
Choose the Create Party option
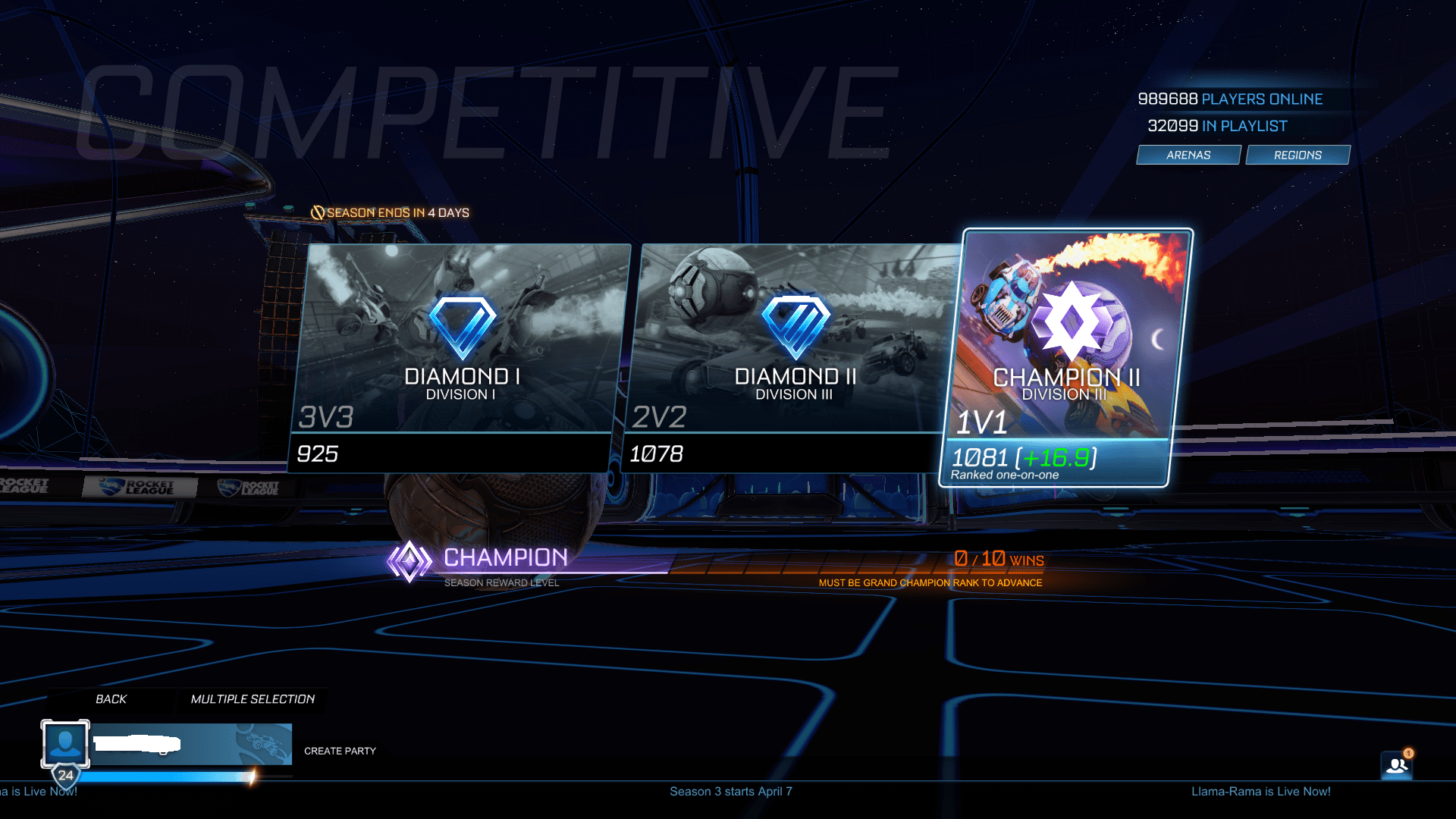tap(340, 751)
